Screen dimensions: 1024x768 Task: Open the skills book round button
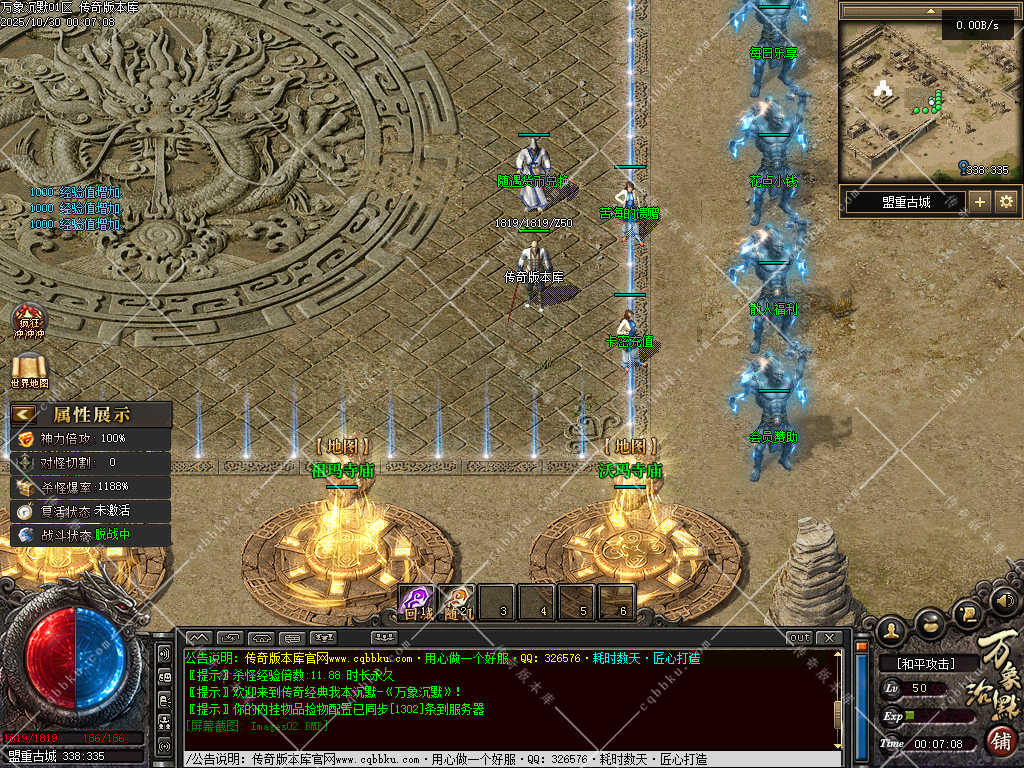967,610
